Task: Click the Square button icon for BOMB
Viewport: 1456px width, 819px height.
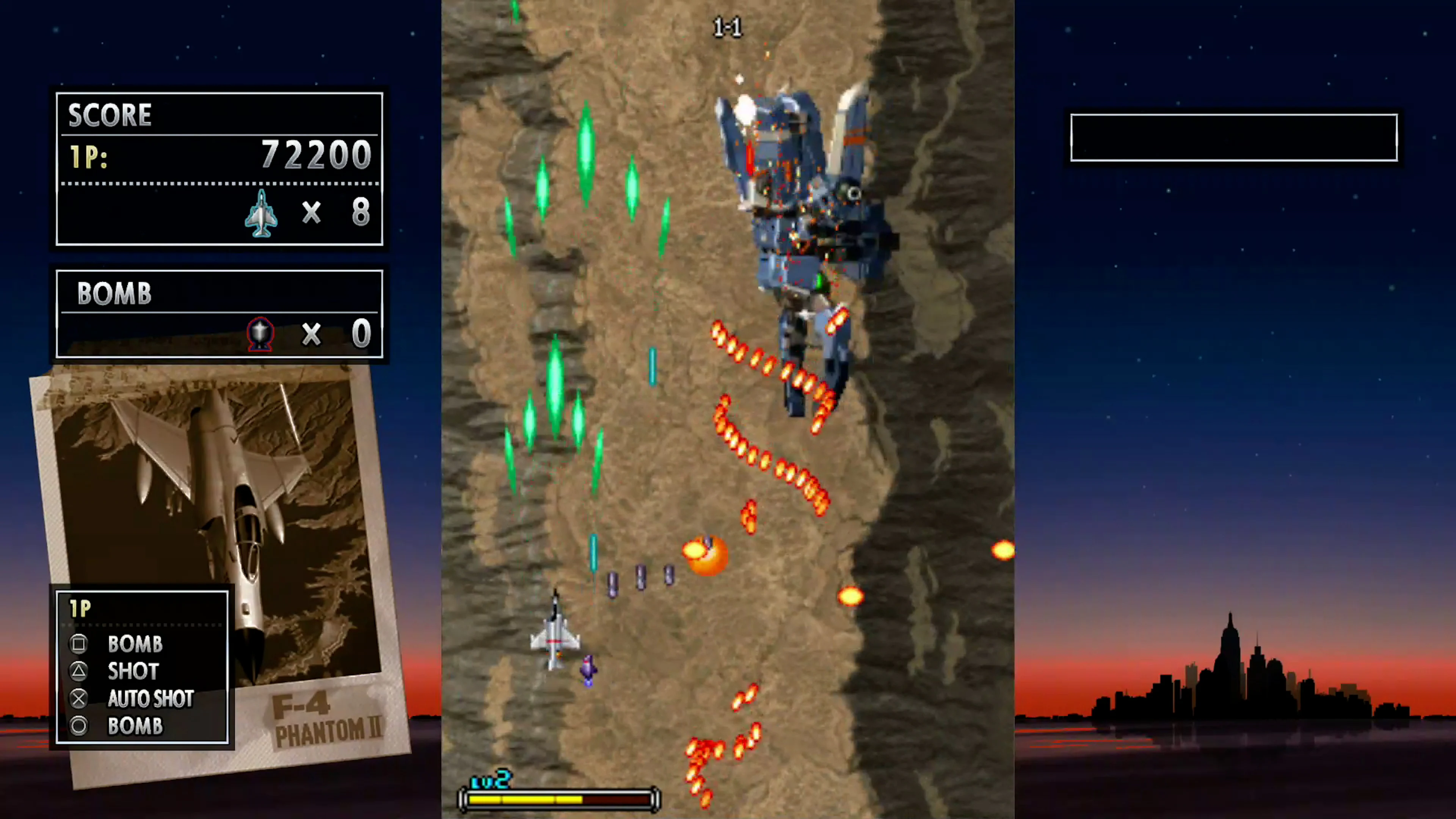Action: pyautogui.click(x=79, y=644)
